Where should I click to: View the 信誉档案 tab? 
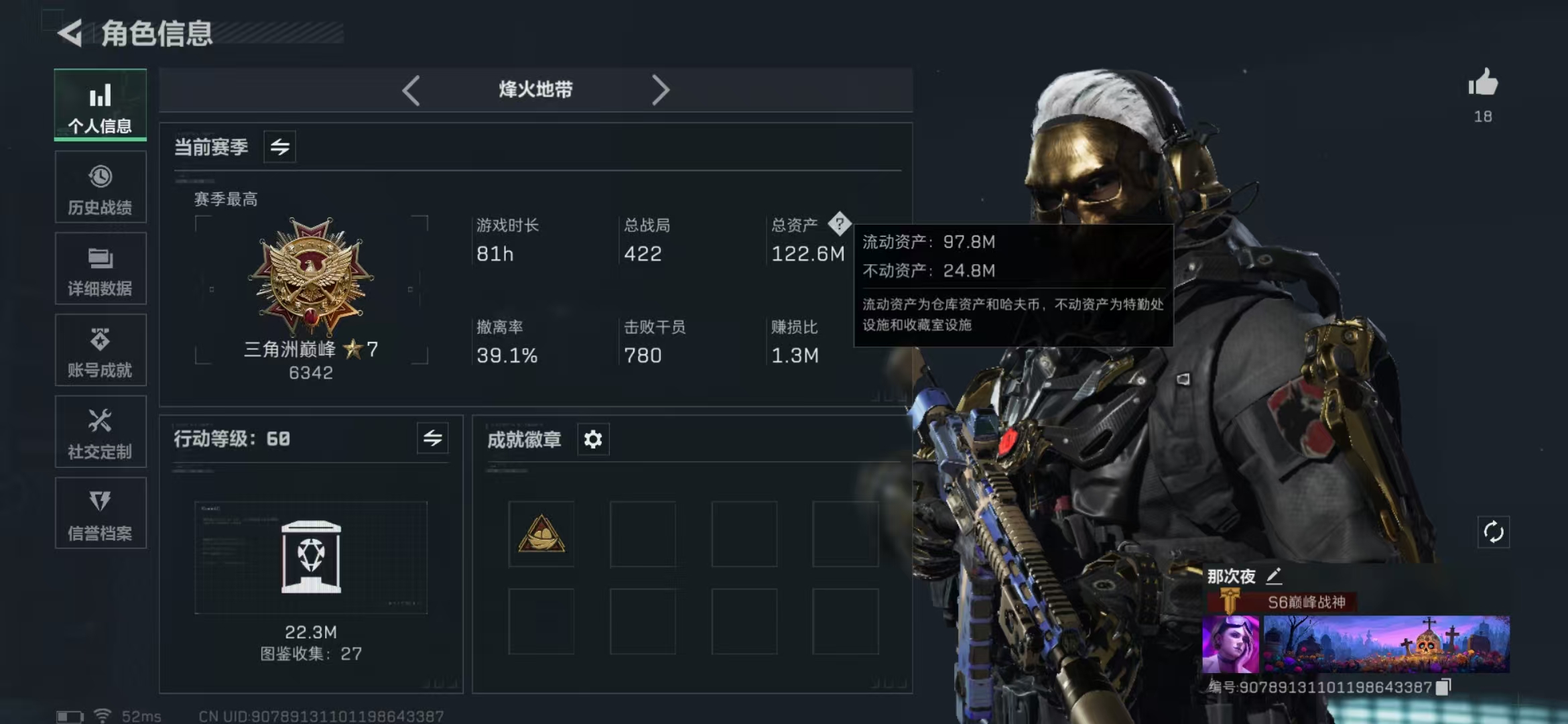click(101, 514)
